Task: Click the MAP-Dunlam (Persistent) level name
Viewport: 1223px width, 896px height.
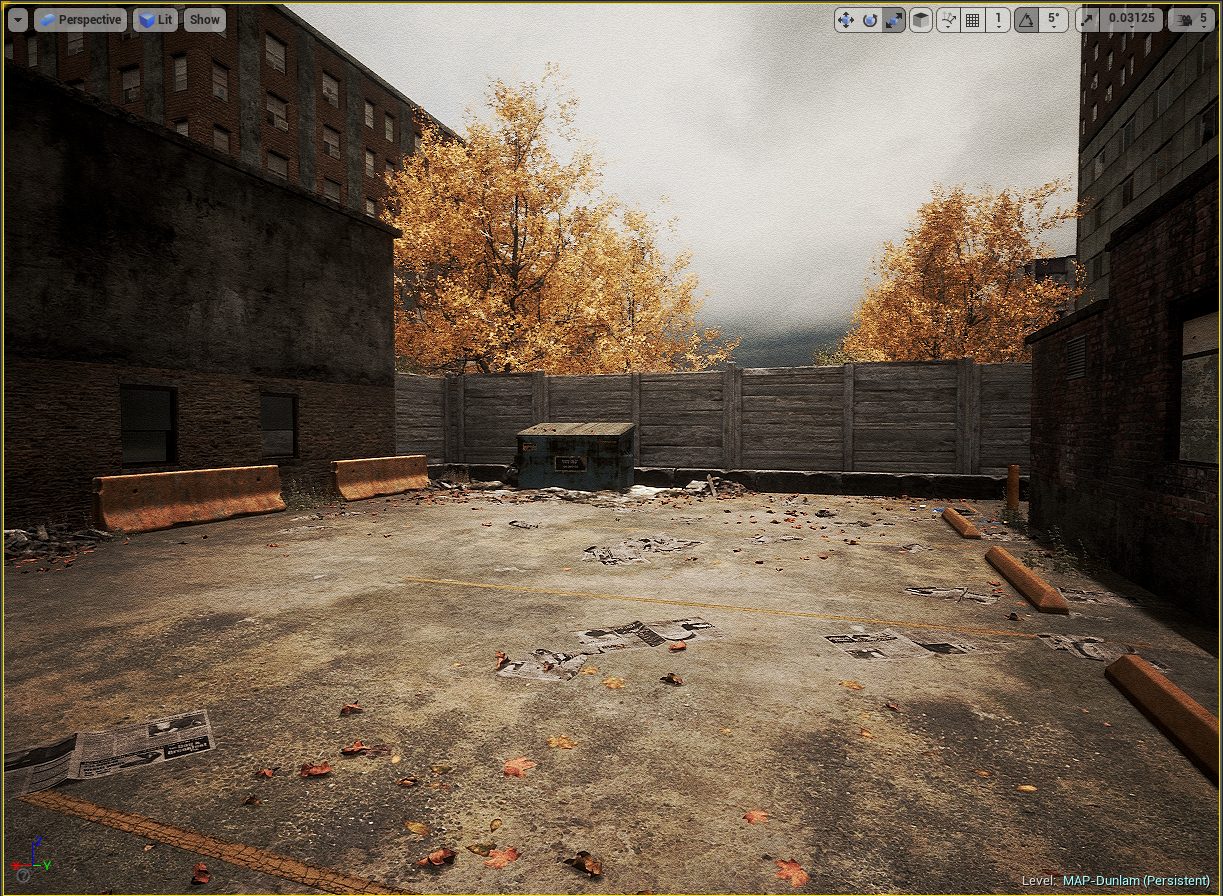Action: click(1136, 880)
